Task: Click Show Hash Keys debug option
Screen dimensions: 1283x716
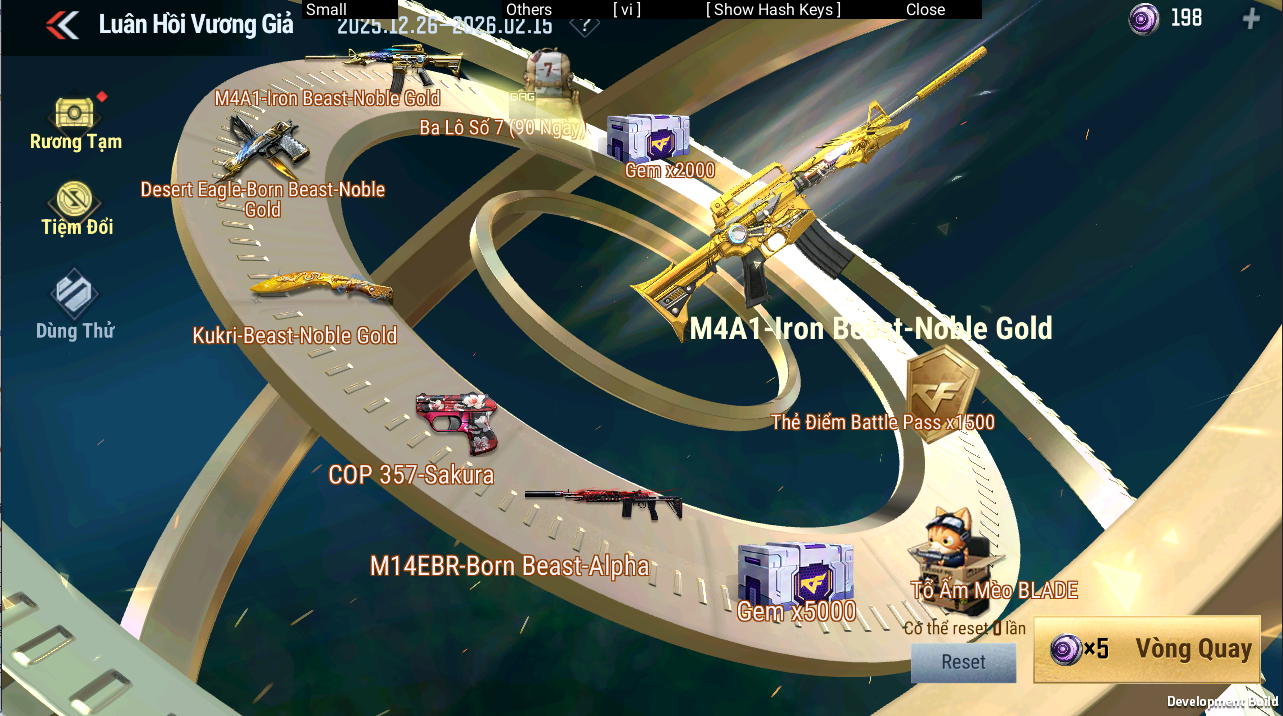Action: [773, 9]
